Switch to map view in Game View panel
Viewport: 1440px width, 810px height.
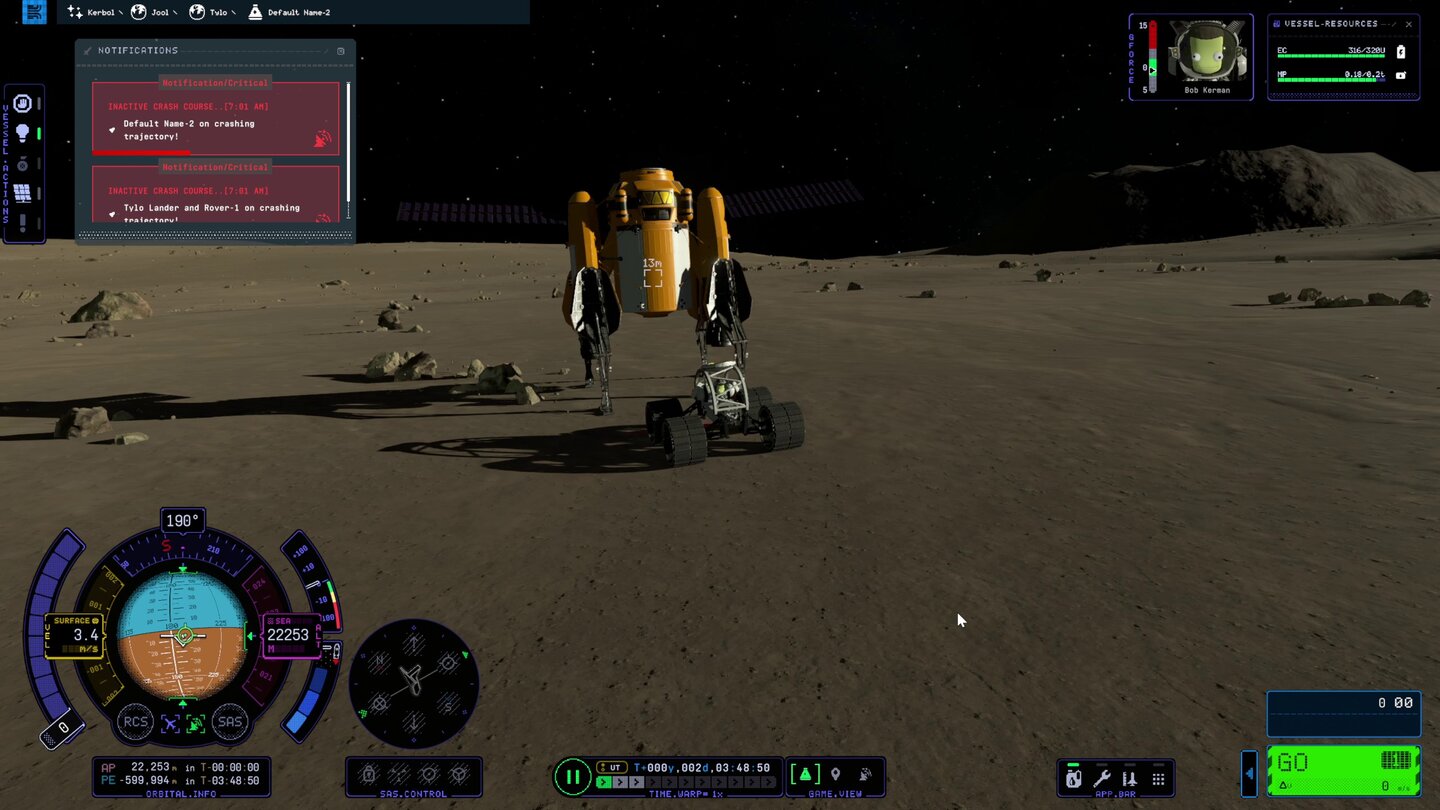click(805, 773)
